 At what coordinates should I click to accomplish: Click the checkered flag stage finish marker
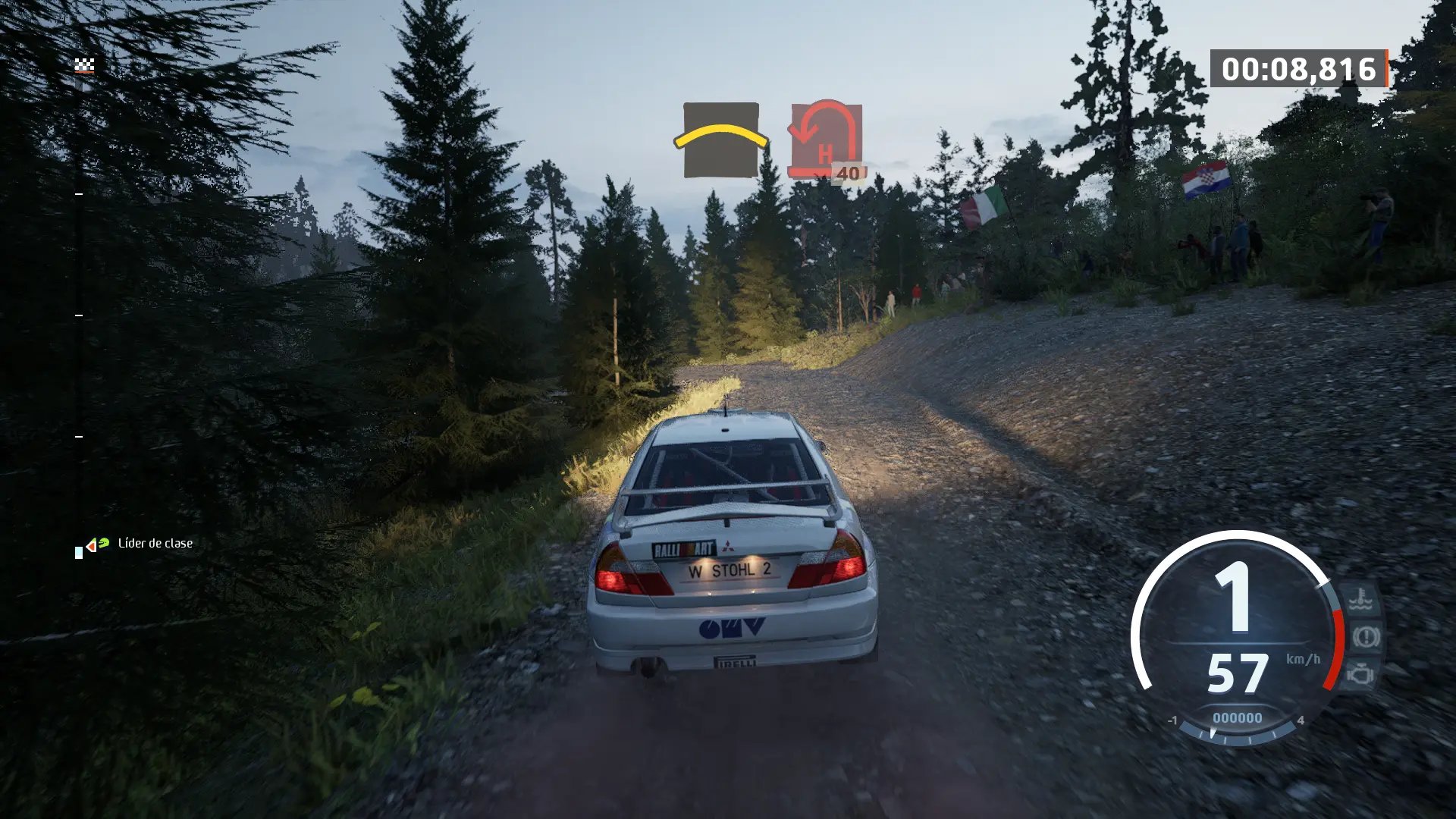pyautogui.click(x=84, y=66)
